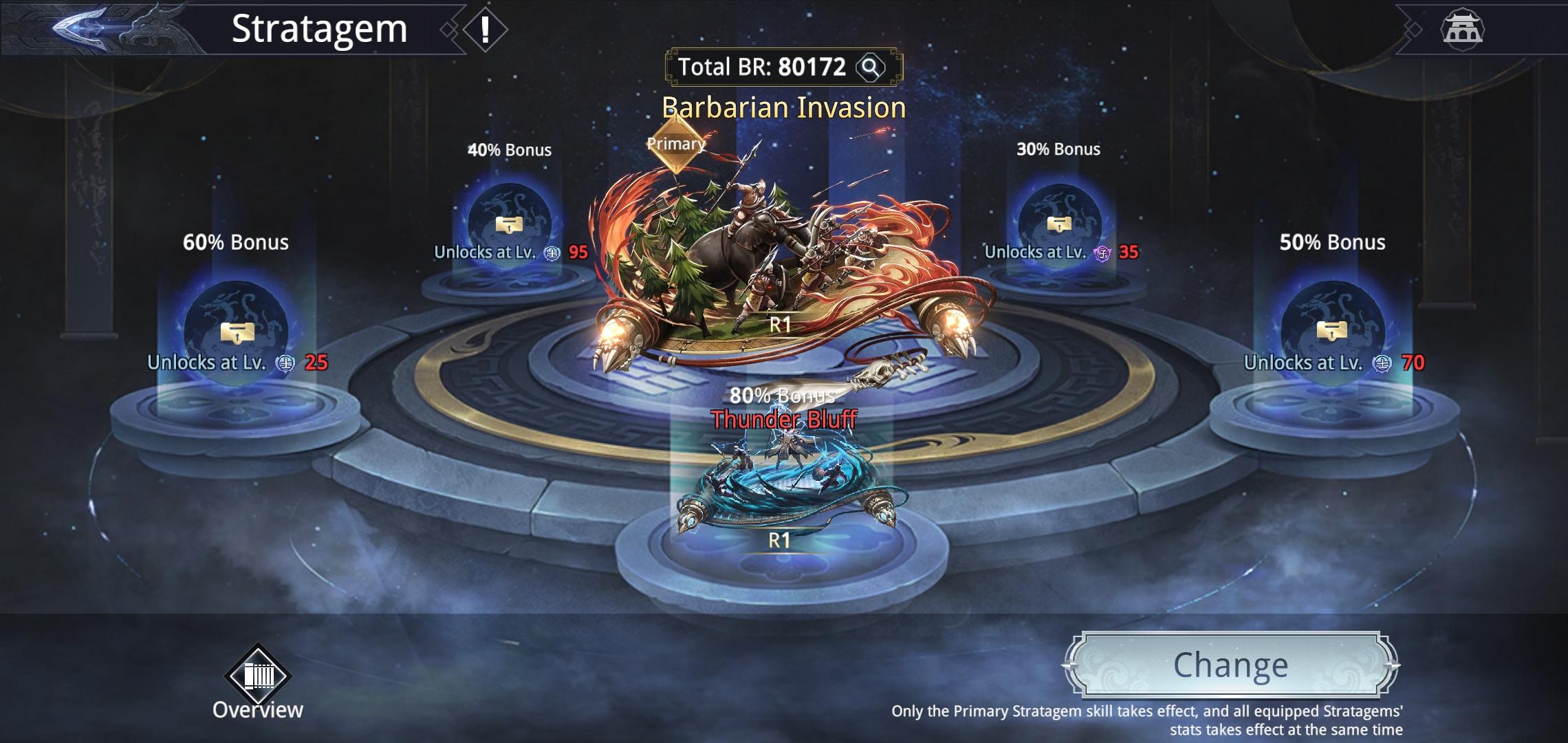Click the magnifier next to Total BR
Screen dimensions: 1568x743
869,67
